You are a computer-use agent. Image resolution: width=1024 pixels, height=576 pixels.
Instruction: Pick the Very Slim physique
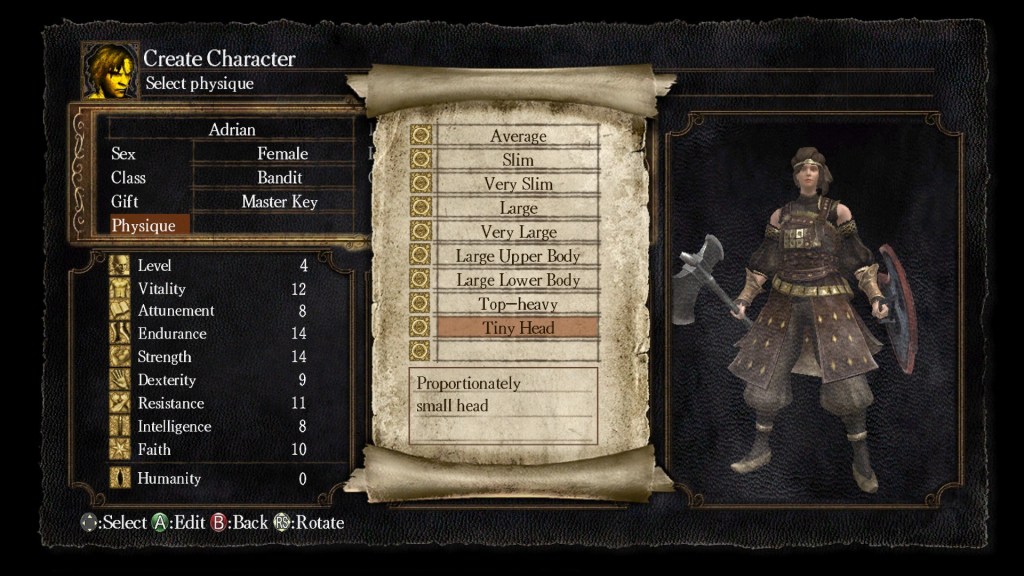518,184
